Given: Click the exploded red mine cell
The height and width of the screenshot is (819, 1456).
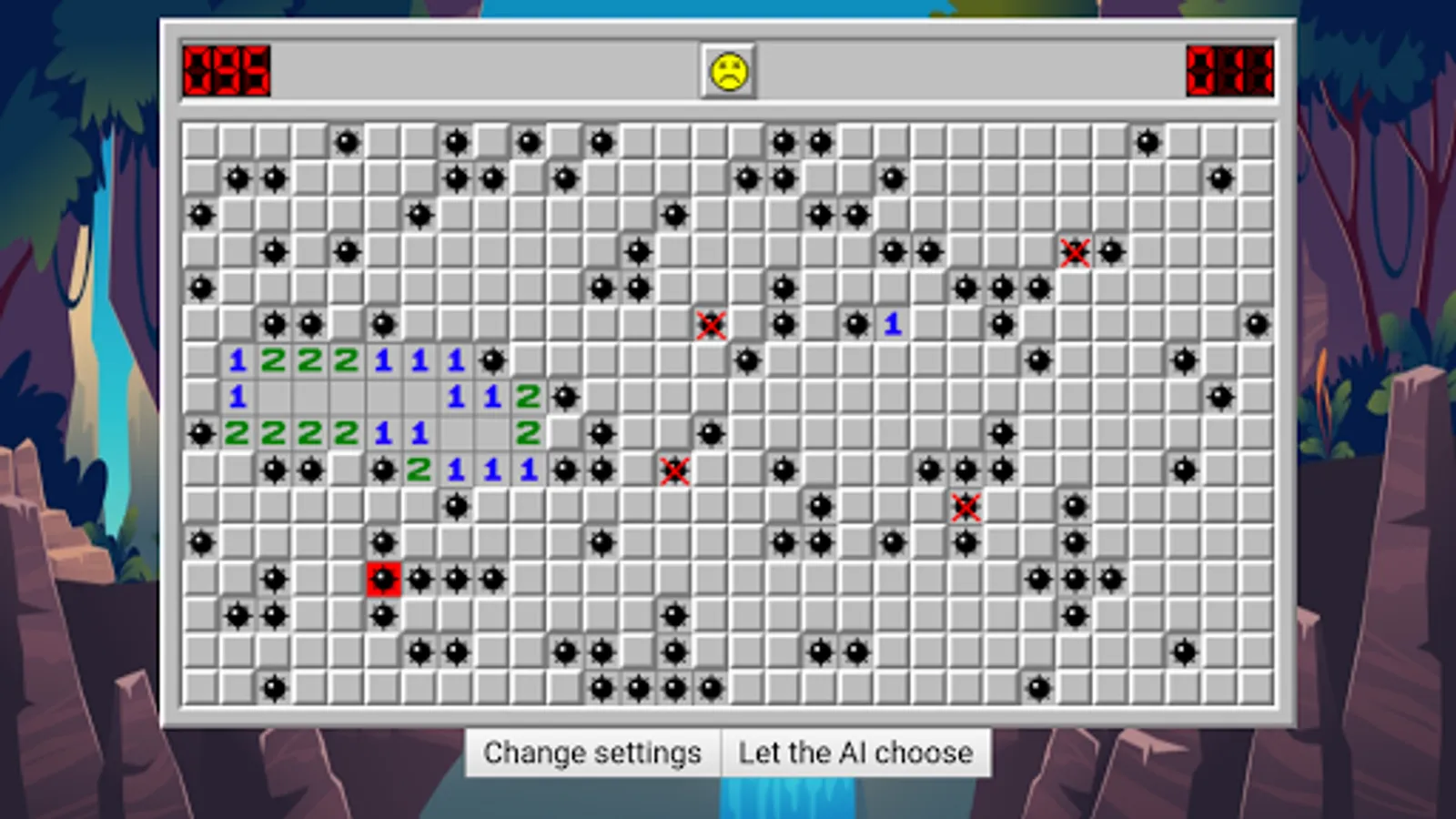Looking at the screenshot, I should click(383, 579).
